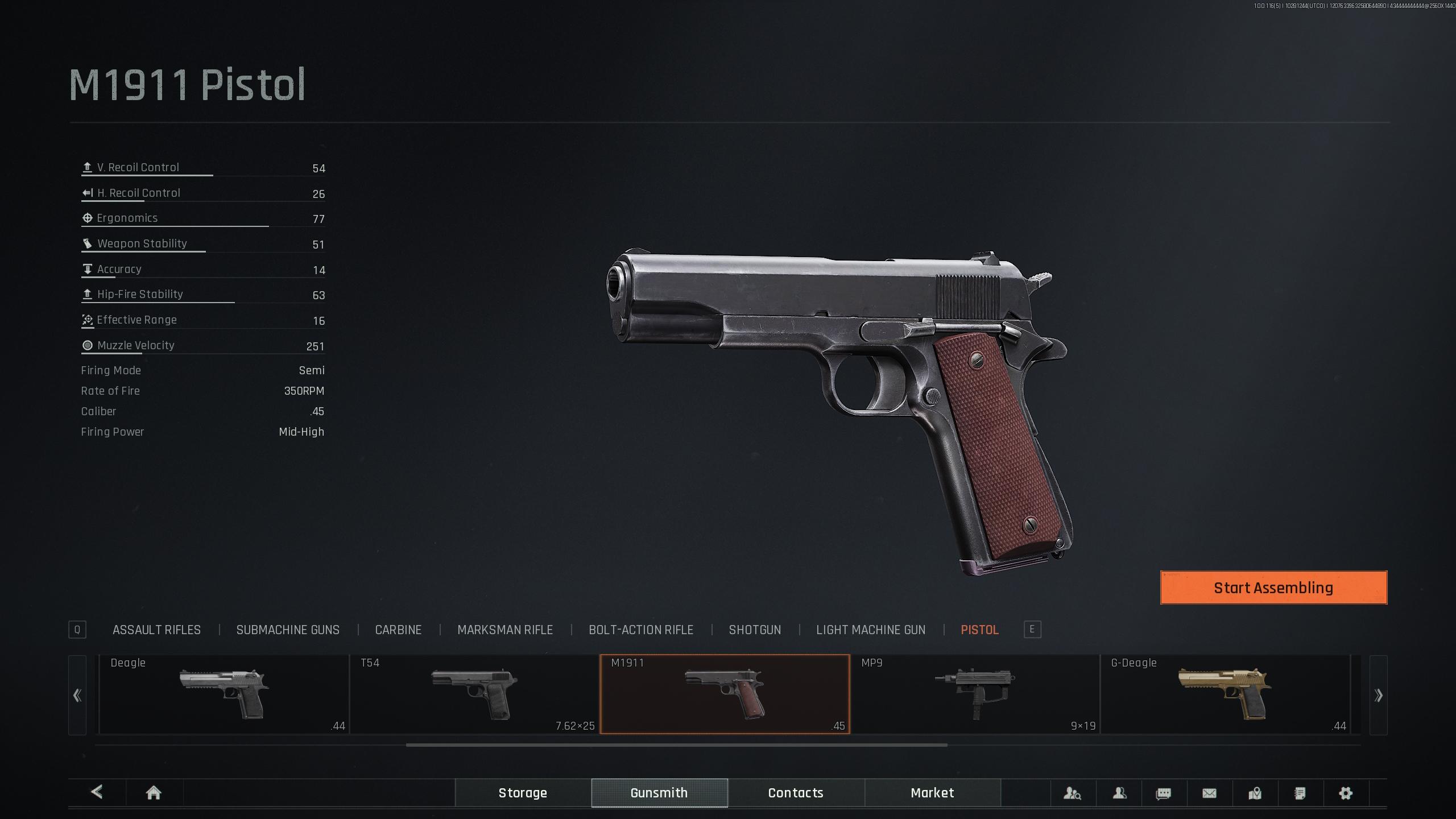This screenshot has width=1456, height=819.
Task: Pick the gold G-Deagle tile
Action: [x=1225, y=694]
